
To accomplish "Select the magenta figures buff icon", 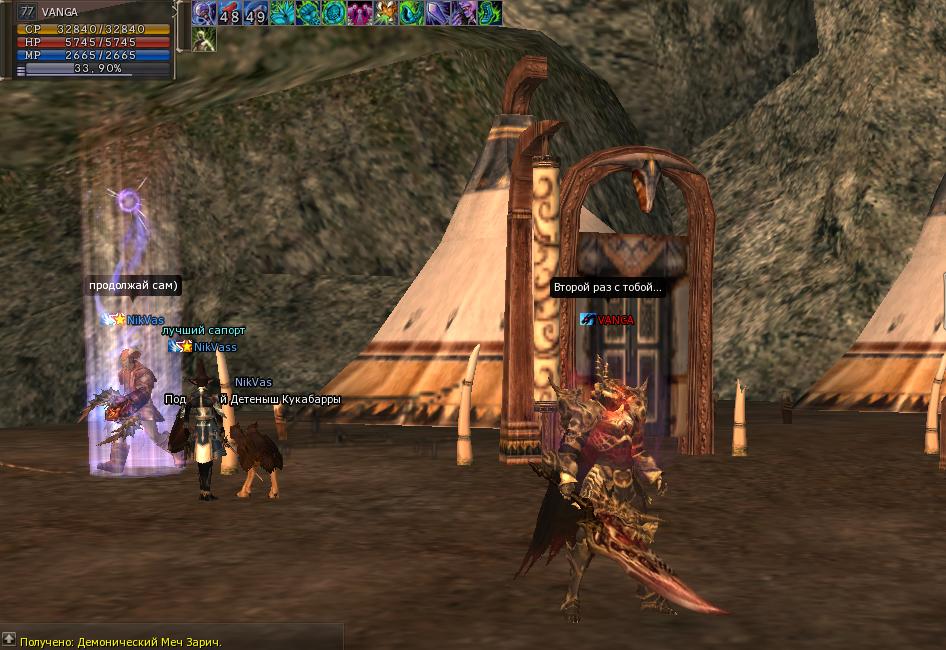I will tap(360, 13).
